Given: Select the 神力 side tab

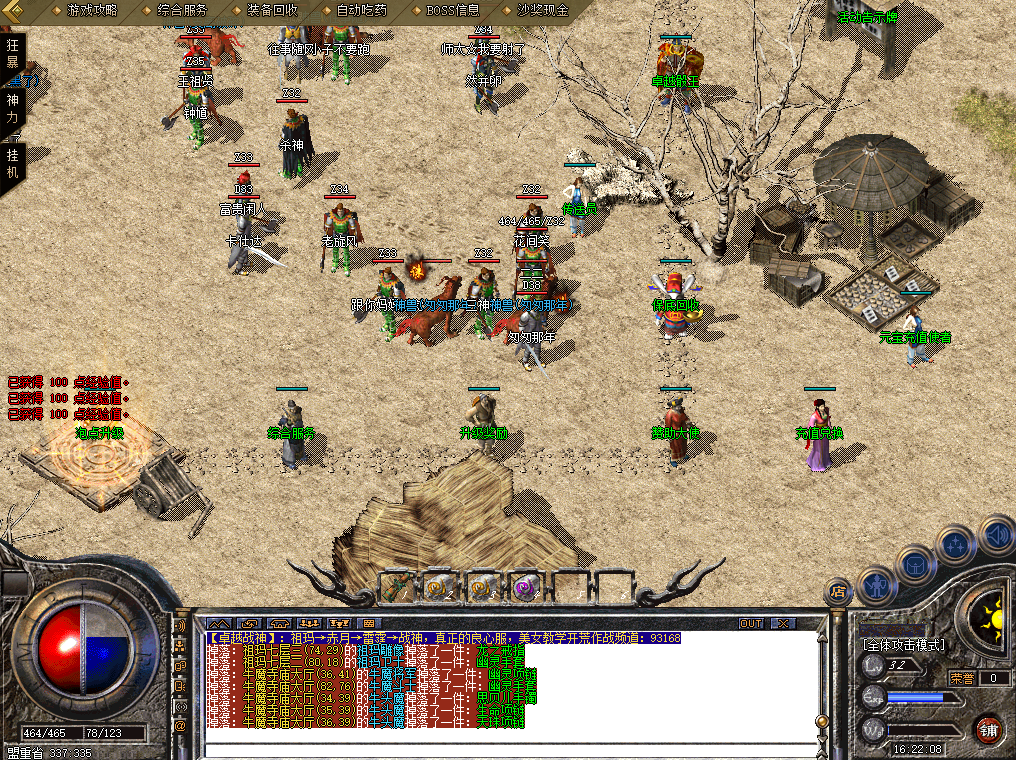Looking at the screenshot, I should tap(13, 107).
